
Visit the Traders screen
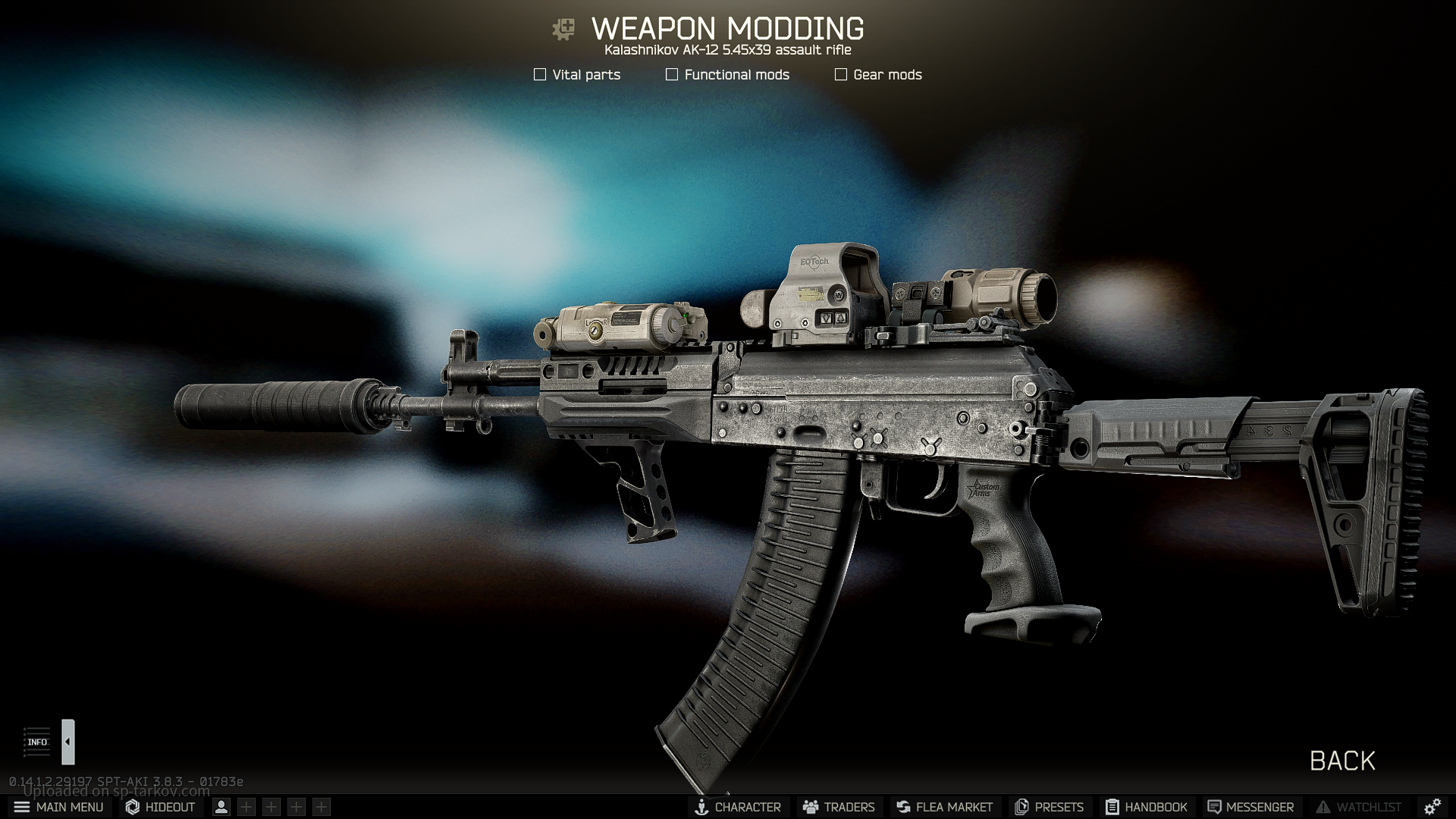(839, 807)
